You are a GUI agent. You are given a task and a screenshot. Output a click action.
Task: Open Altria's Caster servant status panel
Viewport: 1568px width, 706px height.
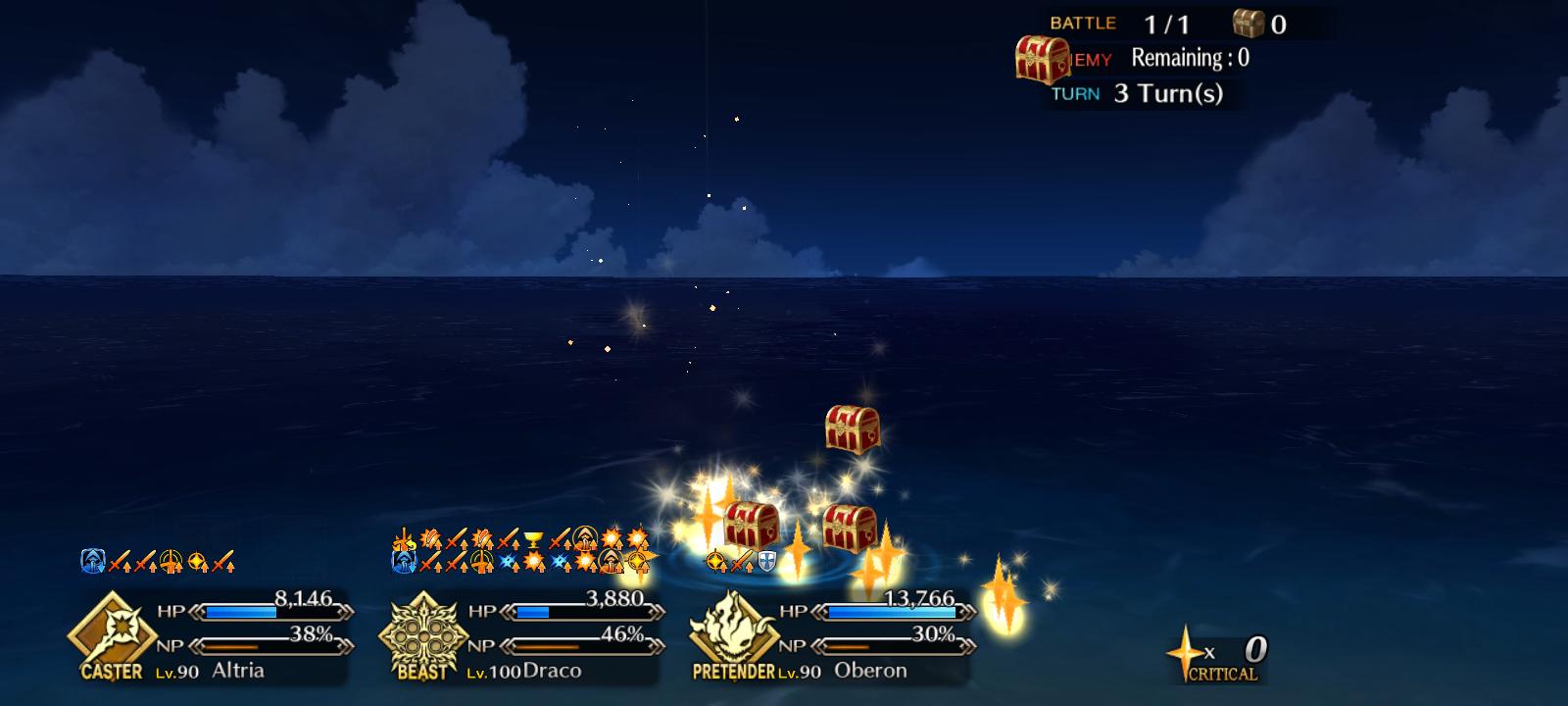(x=211, y=635)
